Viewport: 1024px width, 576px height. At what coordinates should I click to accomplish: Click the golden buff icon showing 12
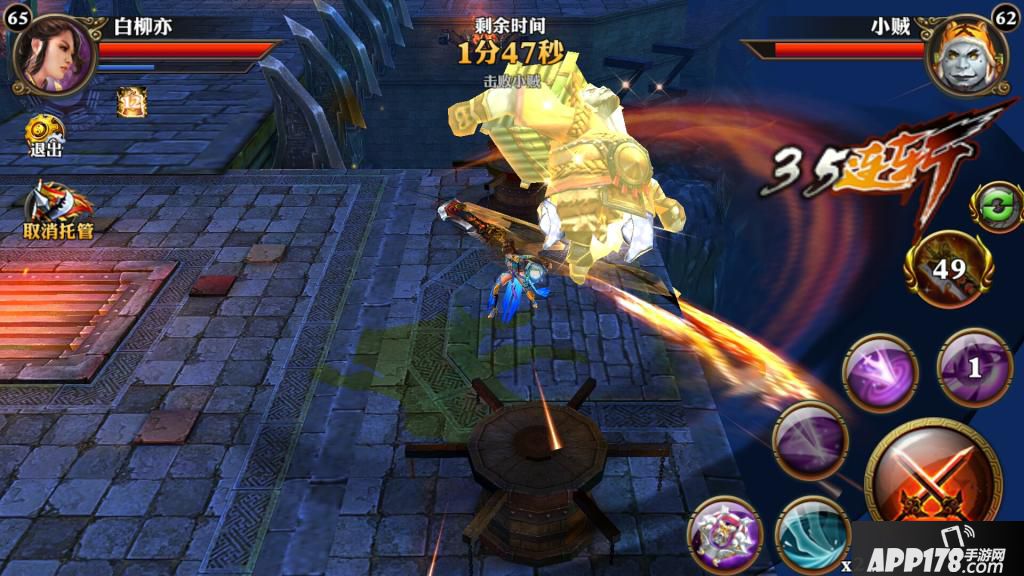[x=130, y=101]
